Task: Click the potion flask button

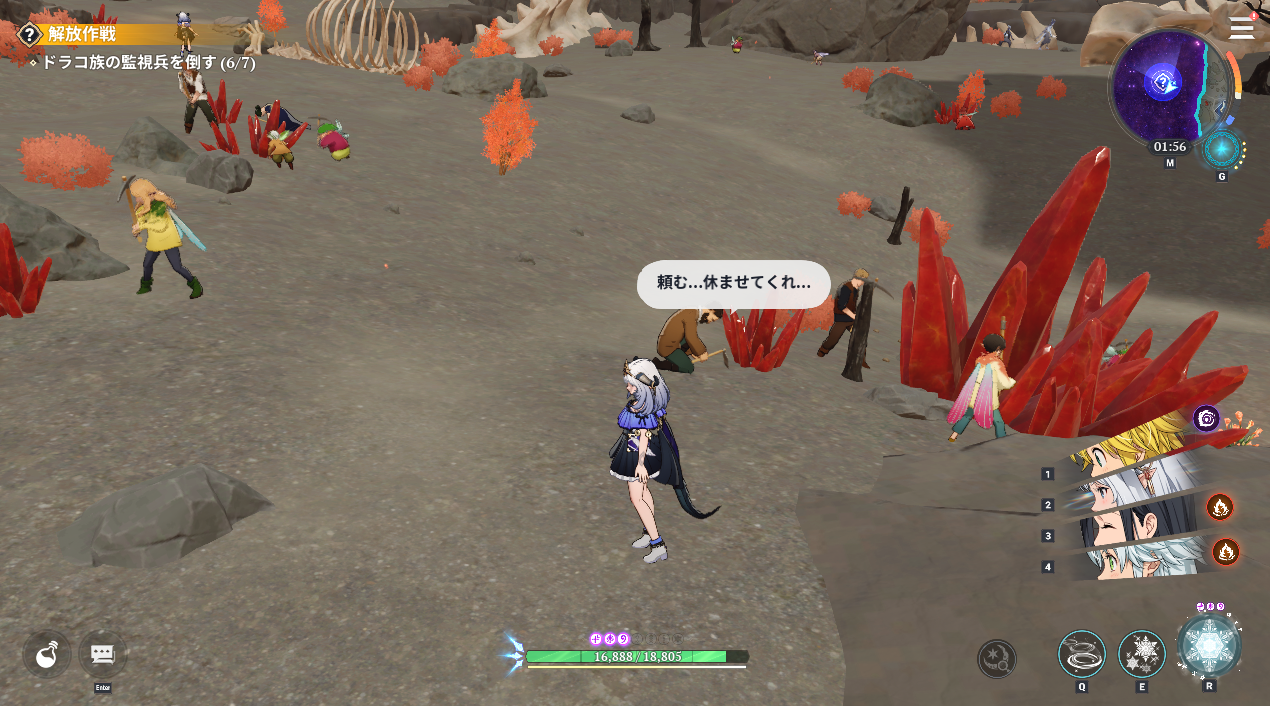Action: coord(46,655)
